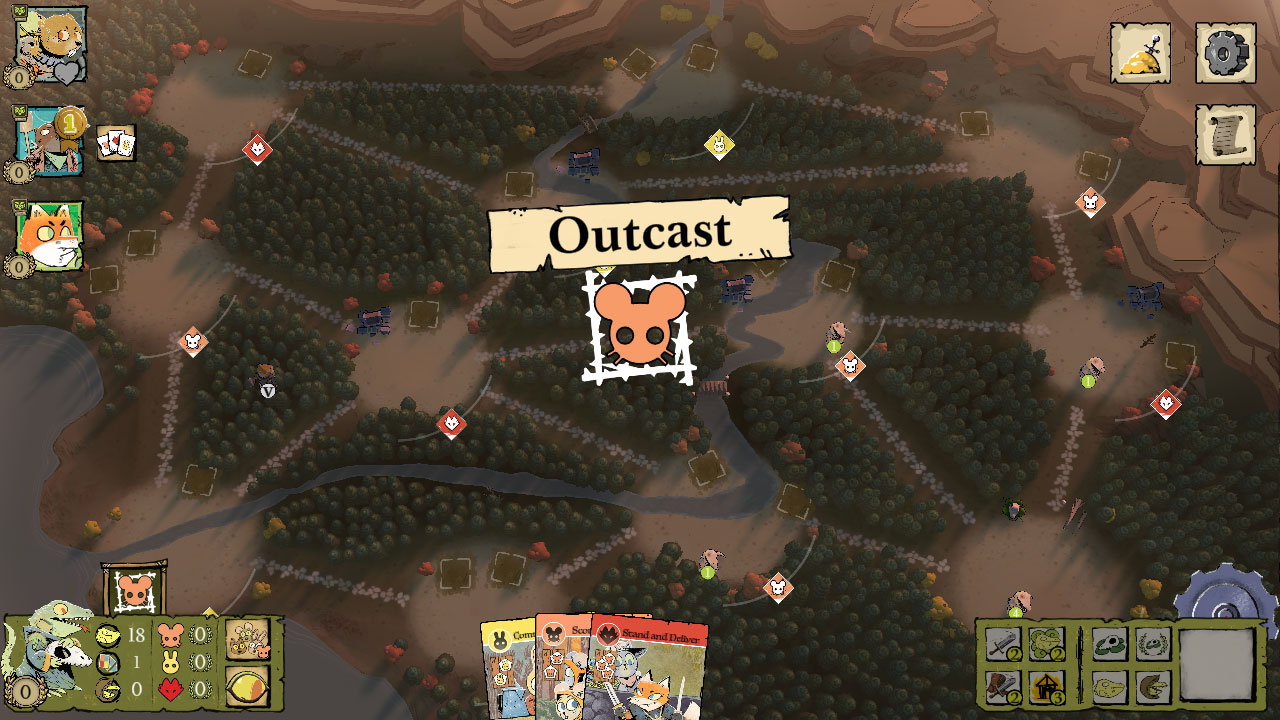Toggle the yellow rabbit suit counter
This screenshot has width=1280, height=720.
[x=172, y=660]
